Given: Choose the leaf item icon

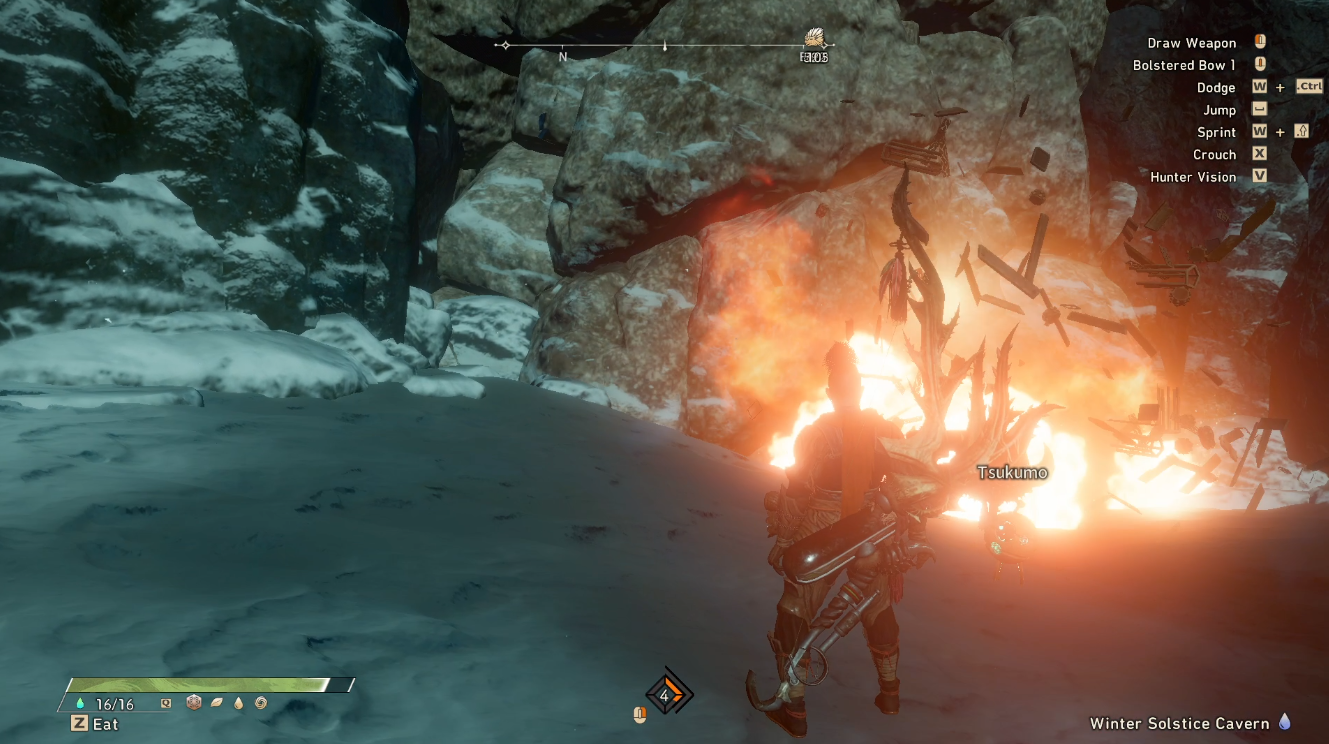Looking at the screenshot, I should pyautogui.click(x=217, y=703).
